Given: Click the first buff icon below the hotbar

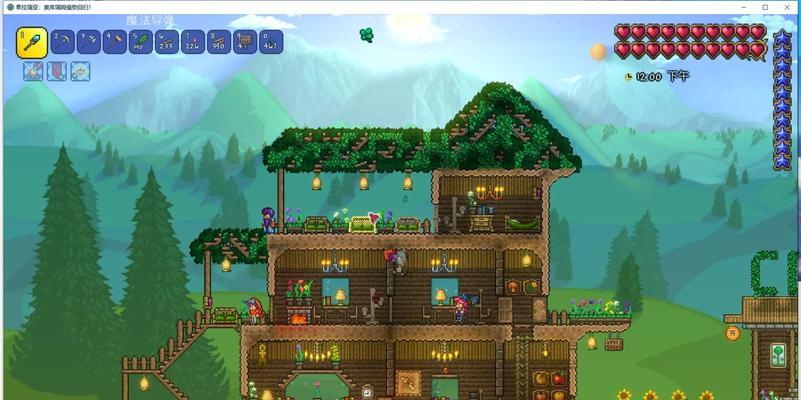Looking at the screenshot, I should tap(33, 71).
